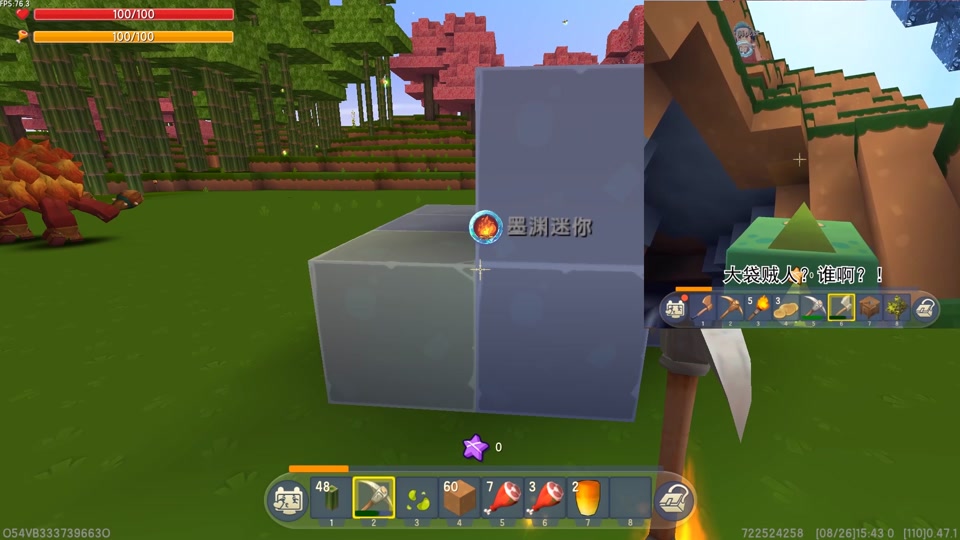Choose the green seeds hotbar slot
Viewport: 960px width, 540px height.
(x=416, y=497)
